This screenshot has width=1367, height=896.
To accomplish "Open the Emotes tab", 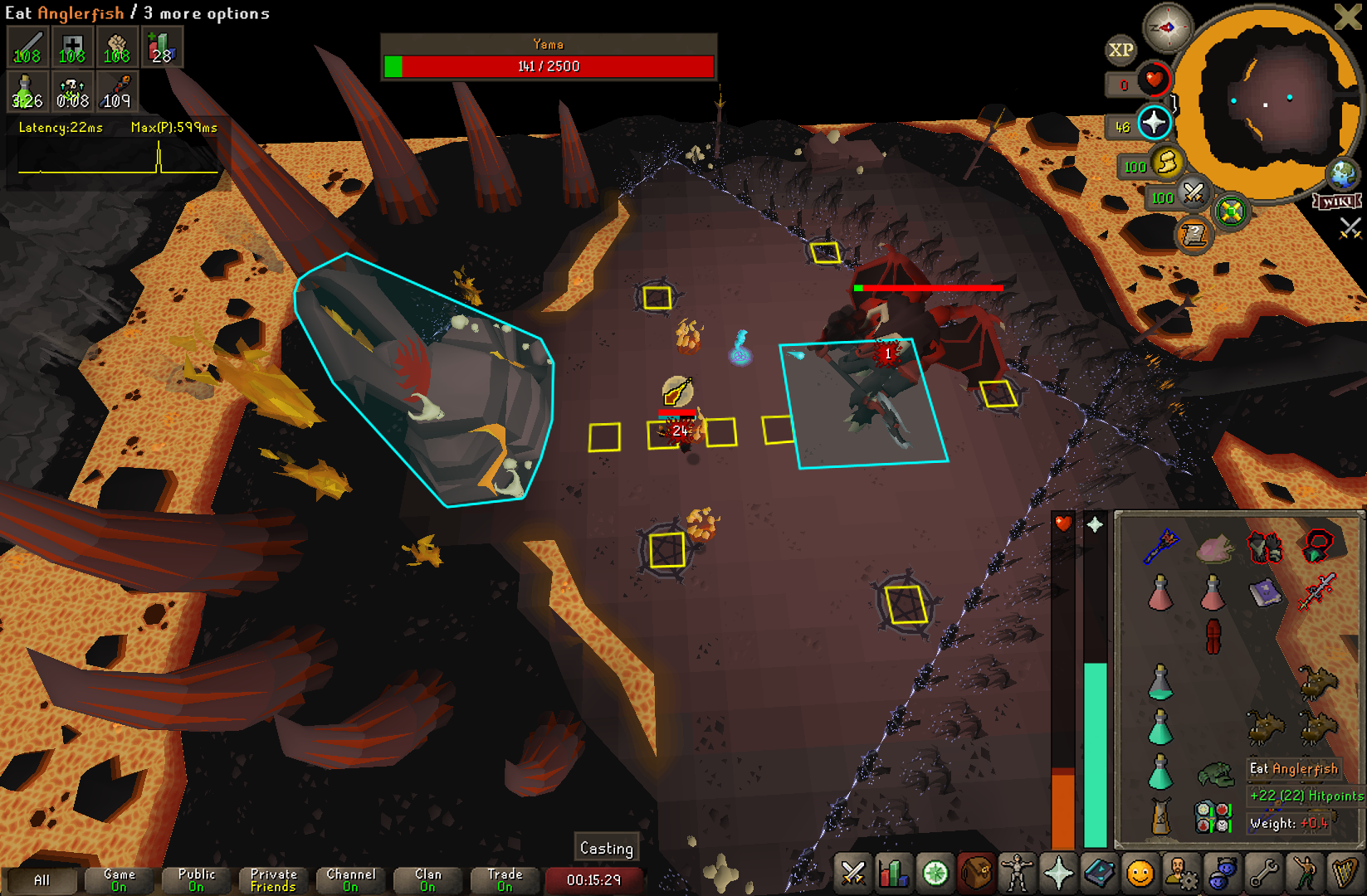I will point(1140,874).
